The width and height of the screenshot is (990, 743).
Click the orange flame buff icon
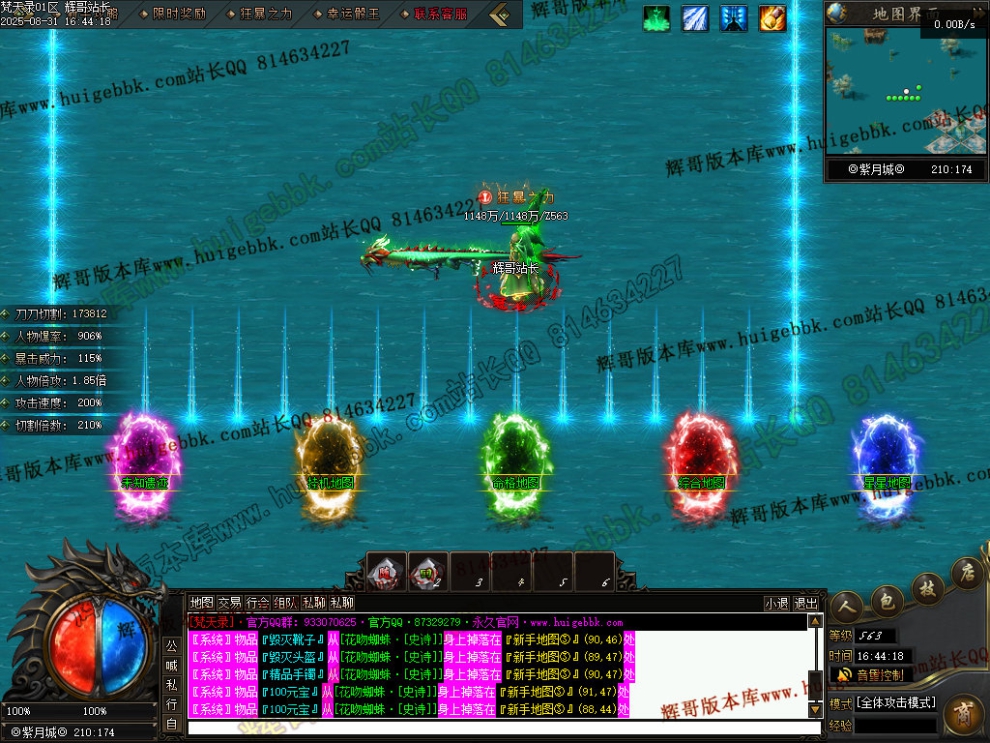click(x=772, y=18)
